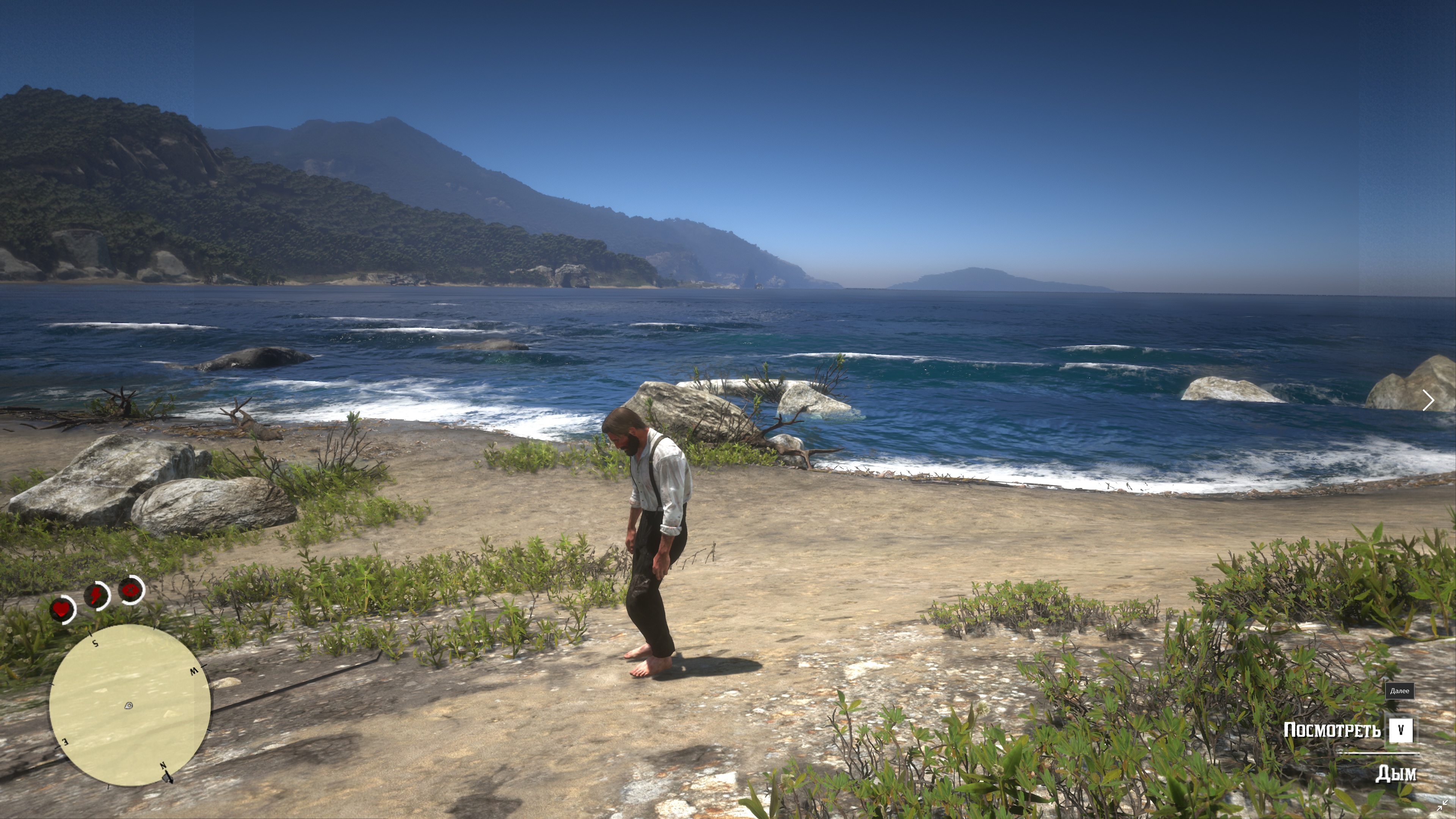Select the lightning bolt stamina core icon
The width and height of the screenshot is (1456, 819).
click(x=97, y=595)
